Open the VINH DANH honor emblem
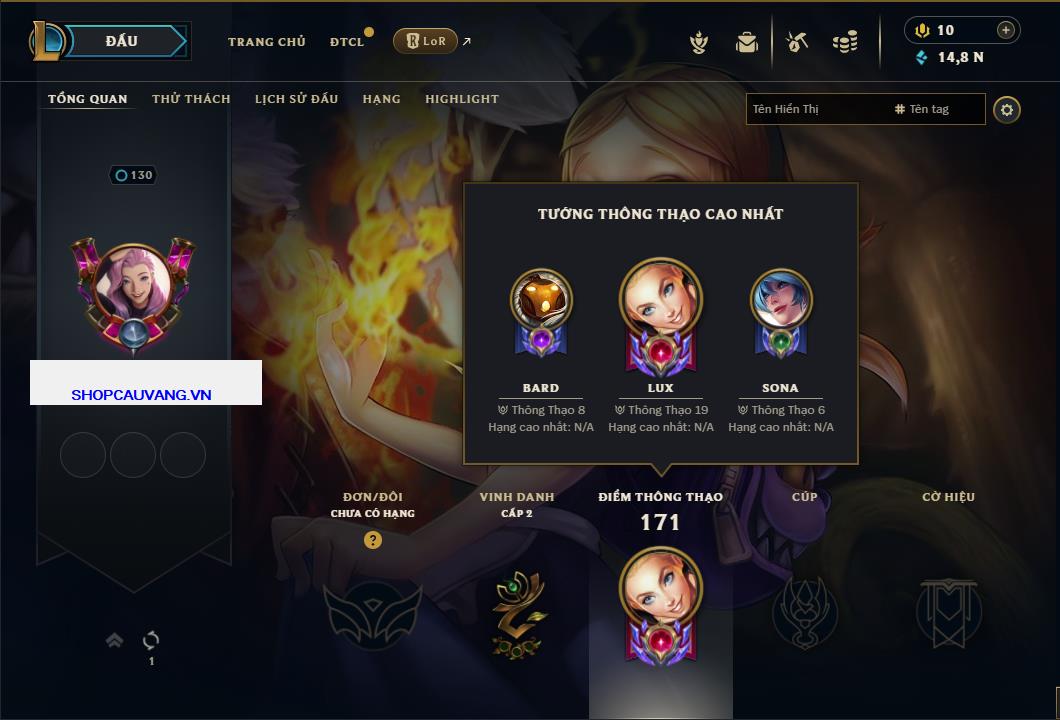Viewport: 1060px width, 720px height. click(x=518, y=608)
